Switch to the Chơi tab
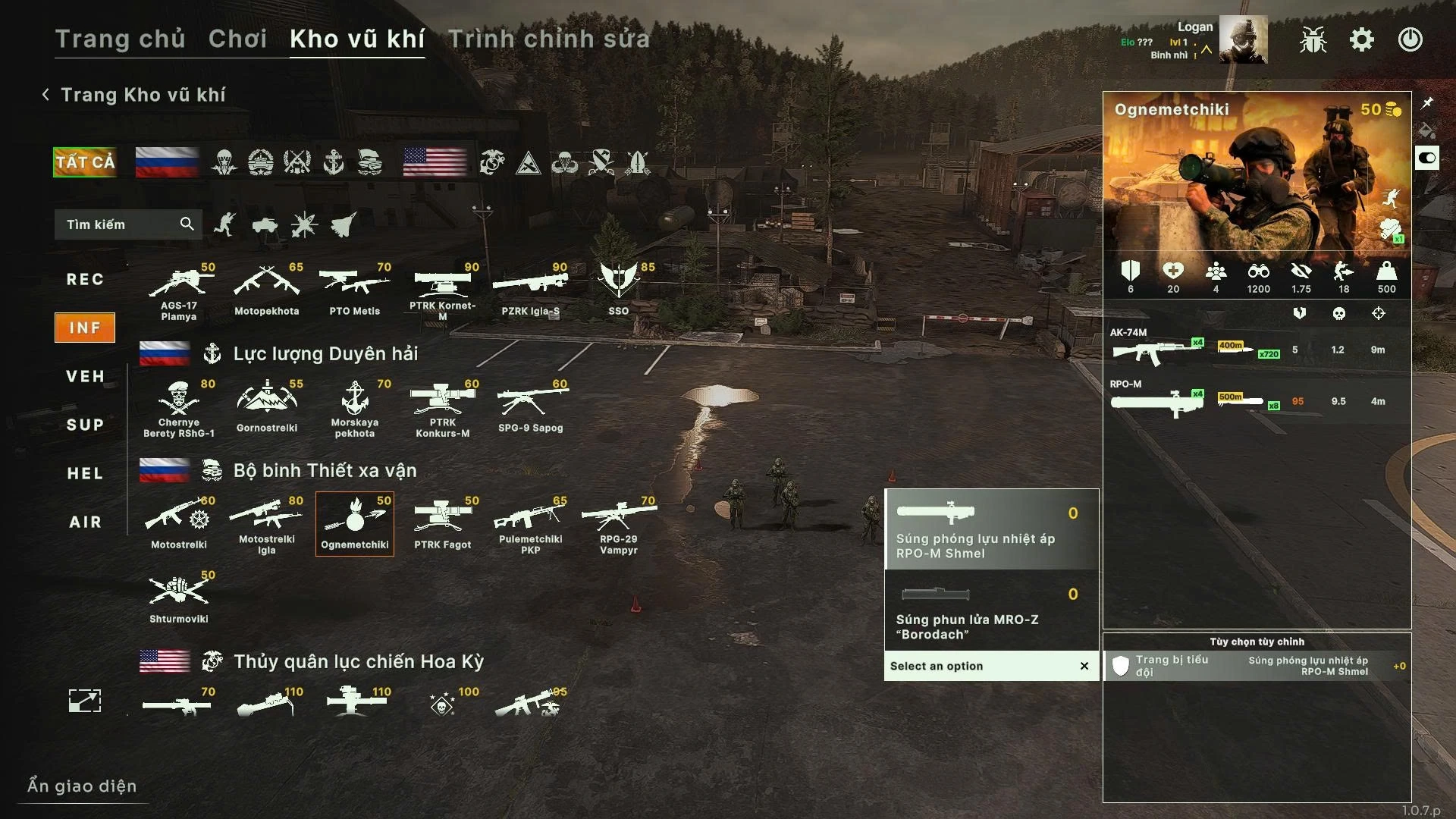This screenshot has width=1456, height=819. pyautogui.click(x=237, y=39)
